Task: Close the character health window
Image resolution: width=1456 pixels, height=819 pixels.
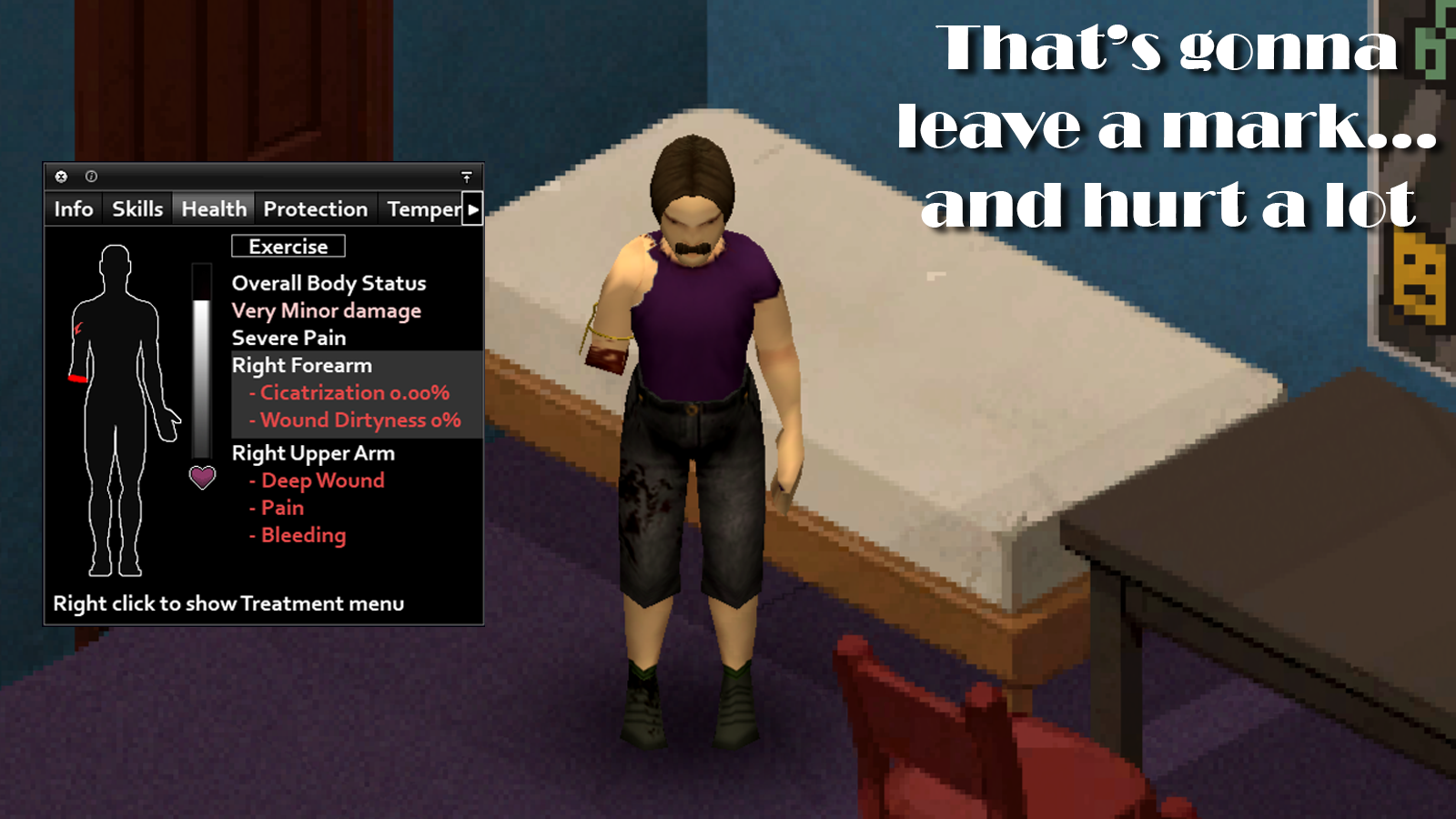Action: 61,177
